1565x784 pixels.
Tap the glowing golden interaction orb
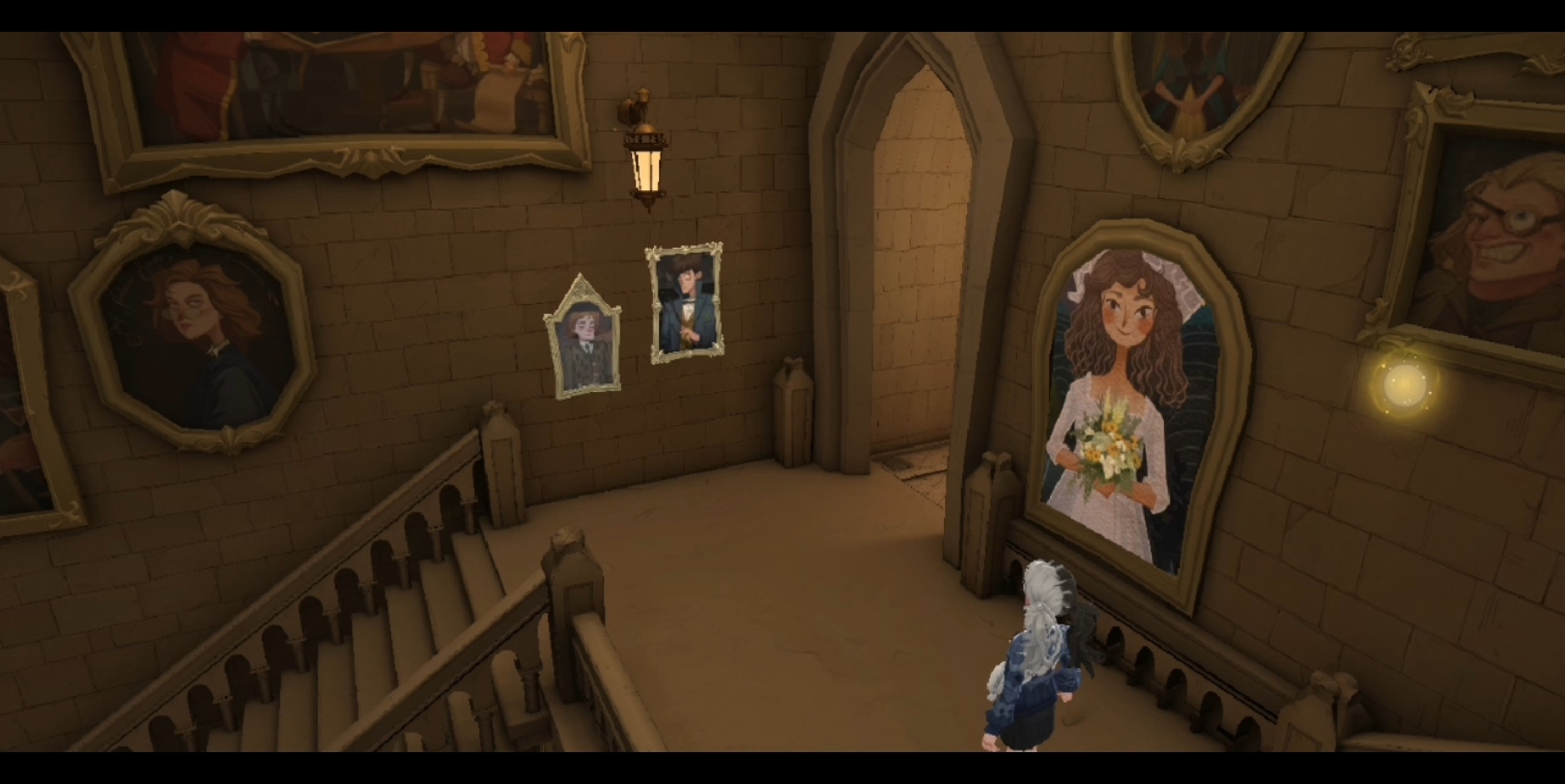tap(1404, 385)
